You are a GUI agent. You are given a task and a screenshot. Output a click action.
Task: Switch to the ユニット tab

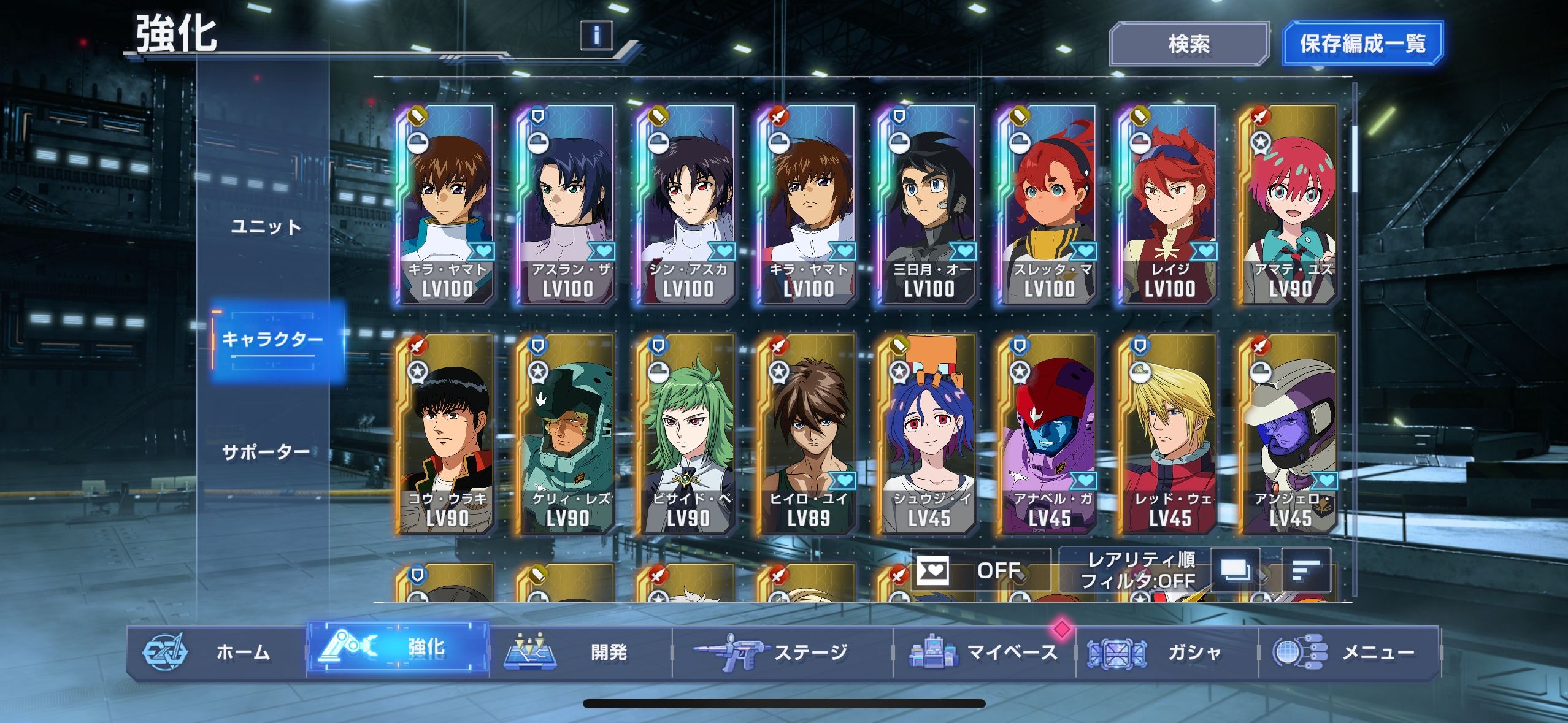pos(266,227)
